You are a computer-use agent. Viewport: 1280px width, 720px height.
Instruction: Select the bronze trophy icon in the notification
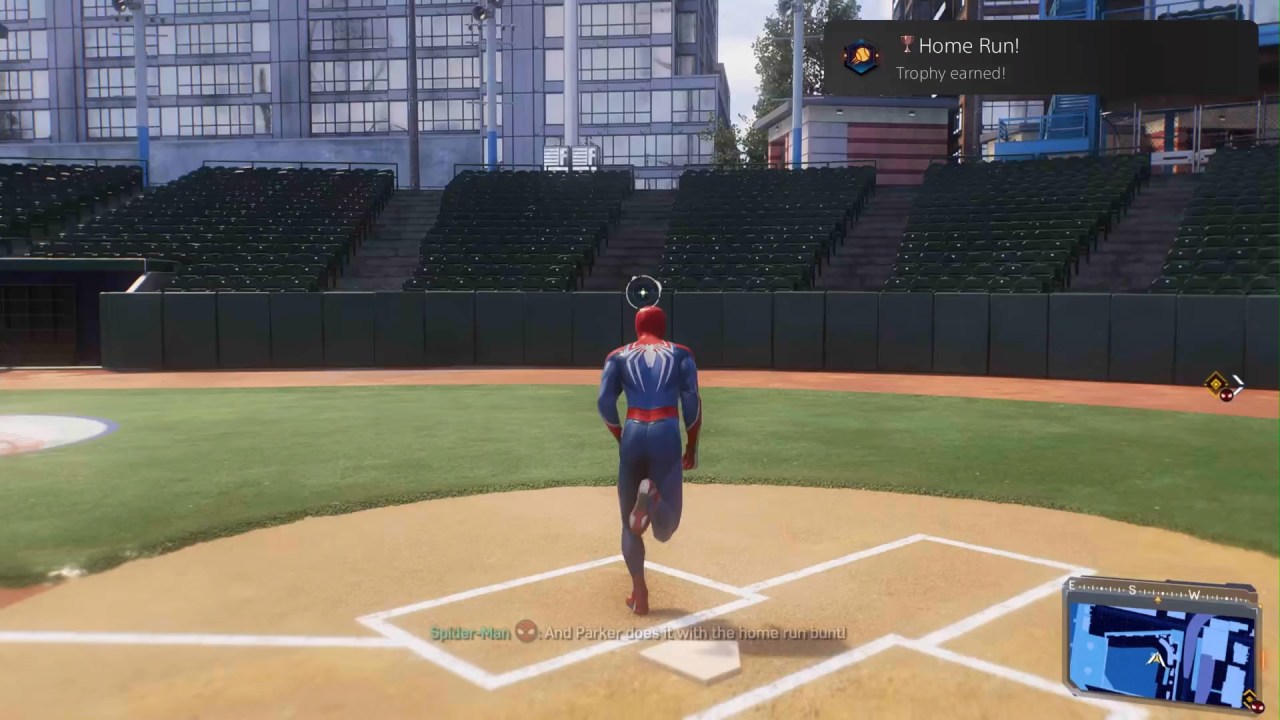coord(907,44)
